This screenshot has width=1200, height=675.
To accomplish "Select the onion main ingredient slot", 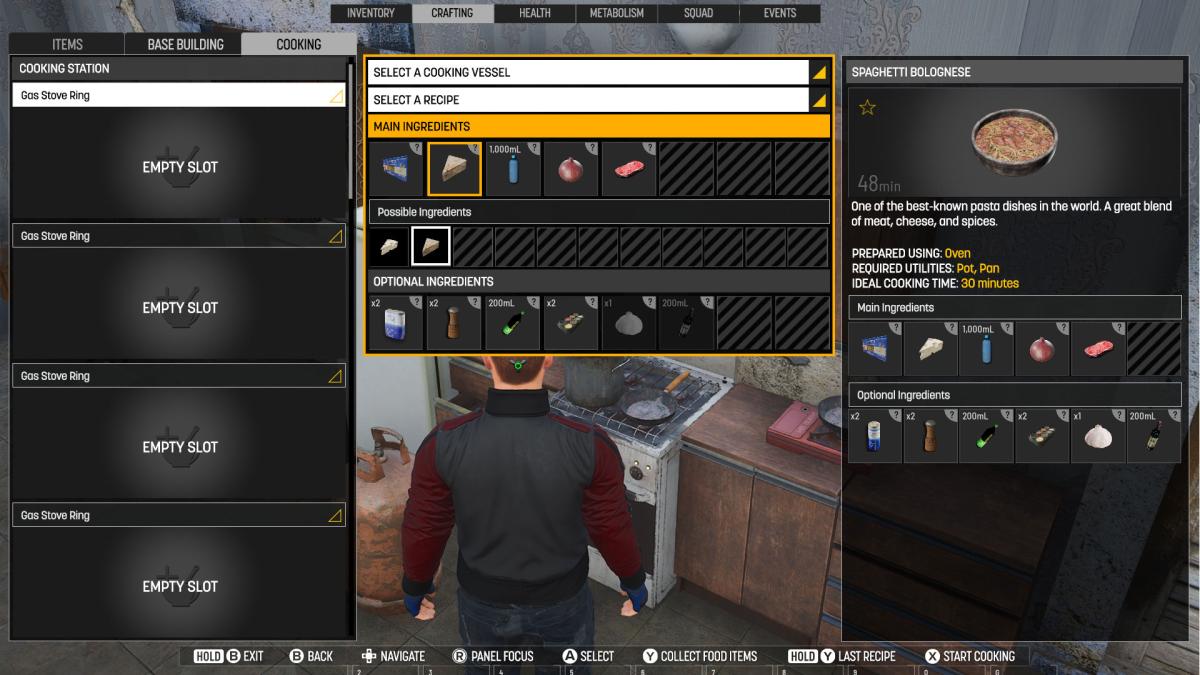I will [x=570, y=169].
